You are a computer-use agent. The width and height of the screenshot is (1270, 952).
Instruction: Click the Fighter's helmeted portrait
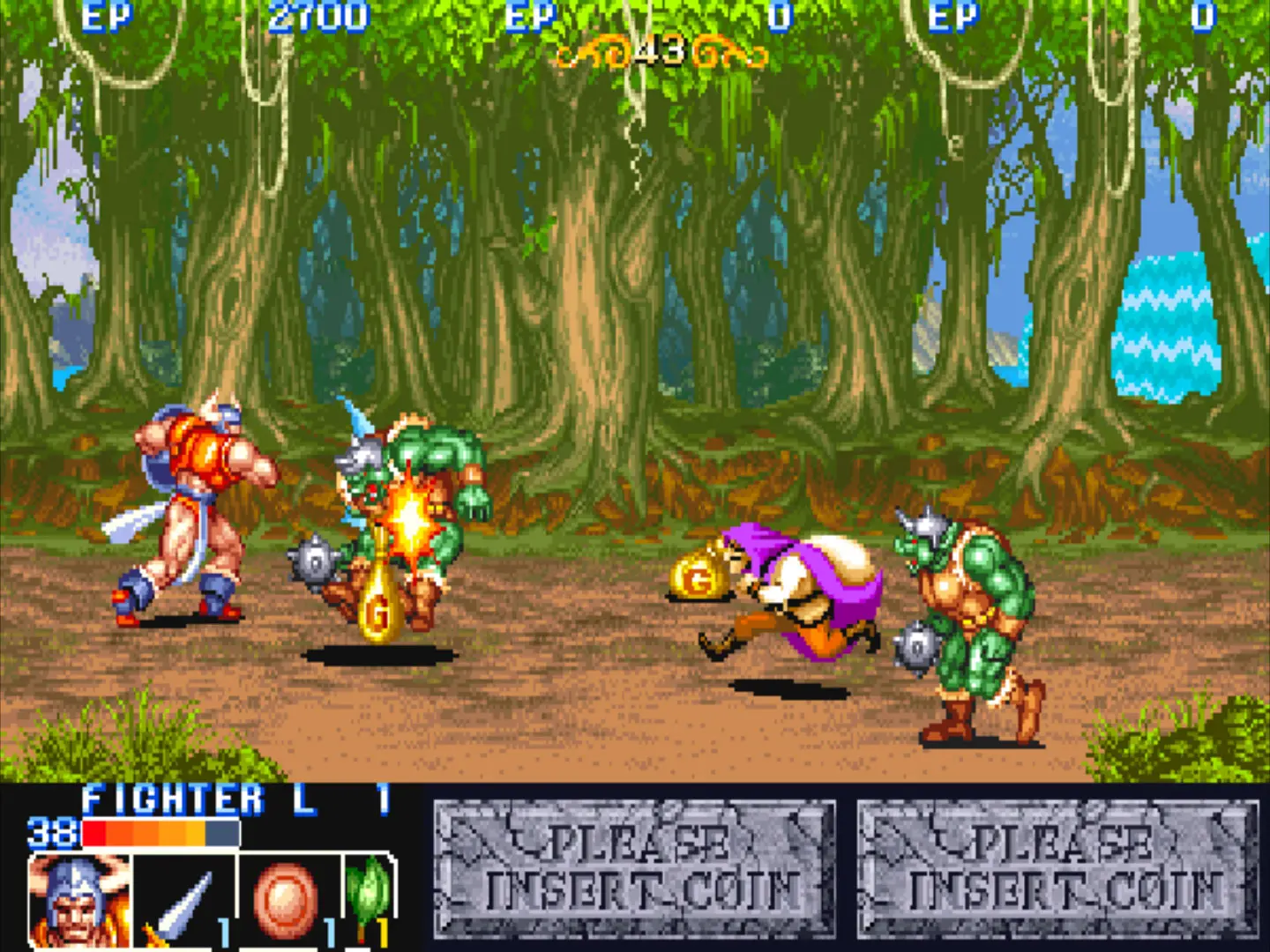point(79,901)
